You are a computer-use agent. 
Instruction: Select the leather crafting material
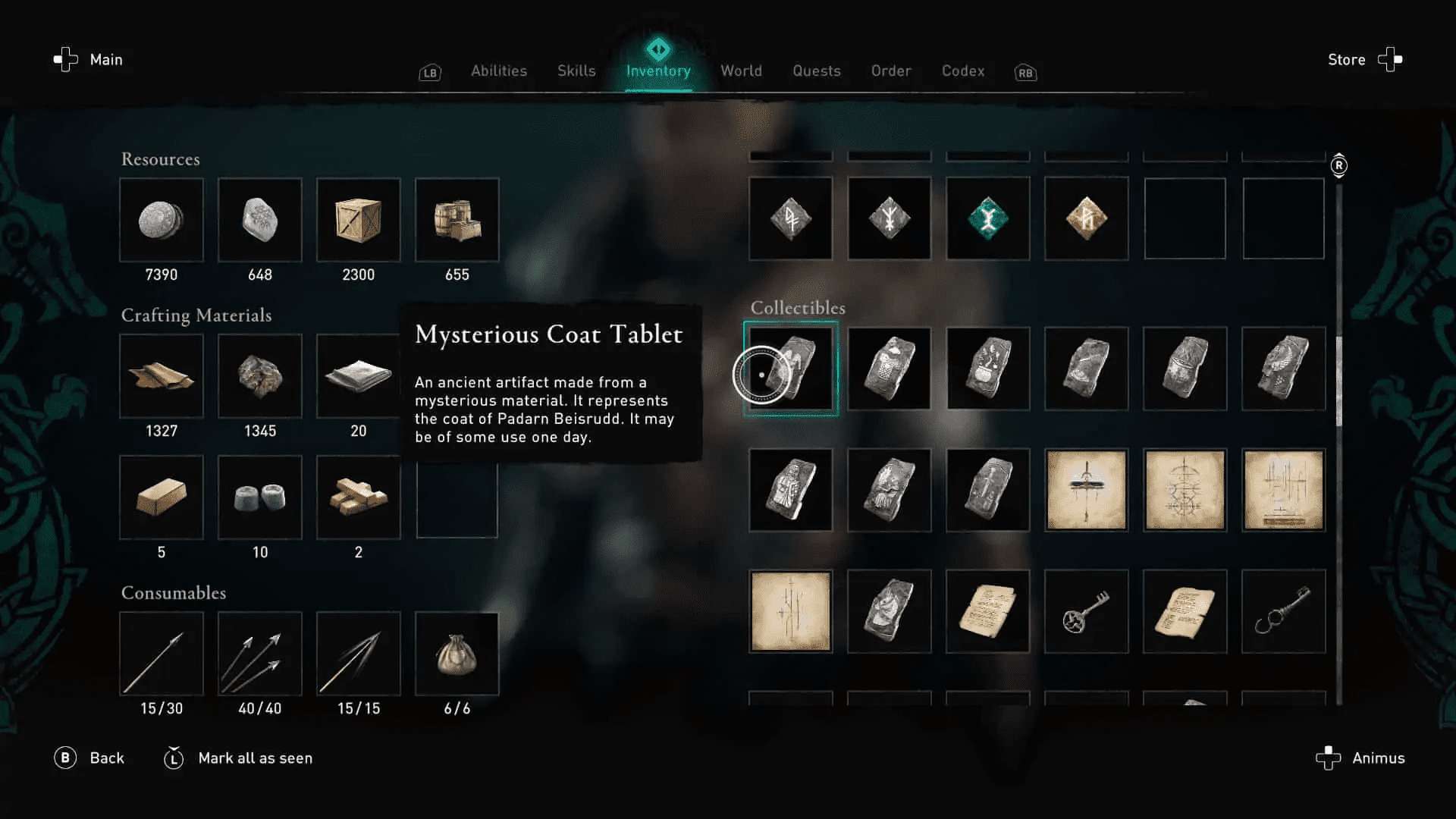[162, 375]
